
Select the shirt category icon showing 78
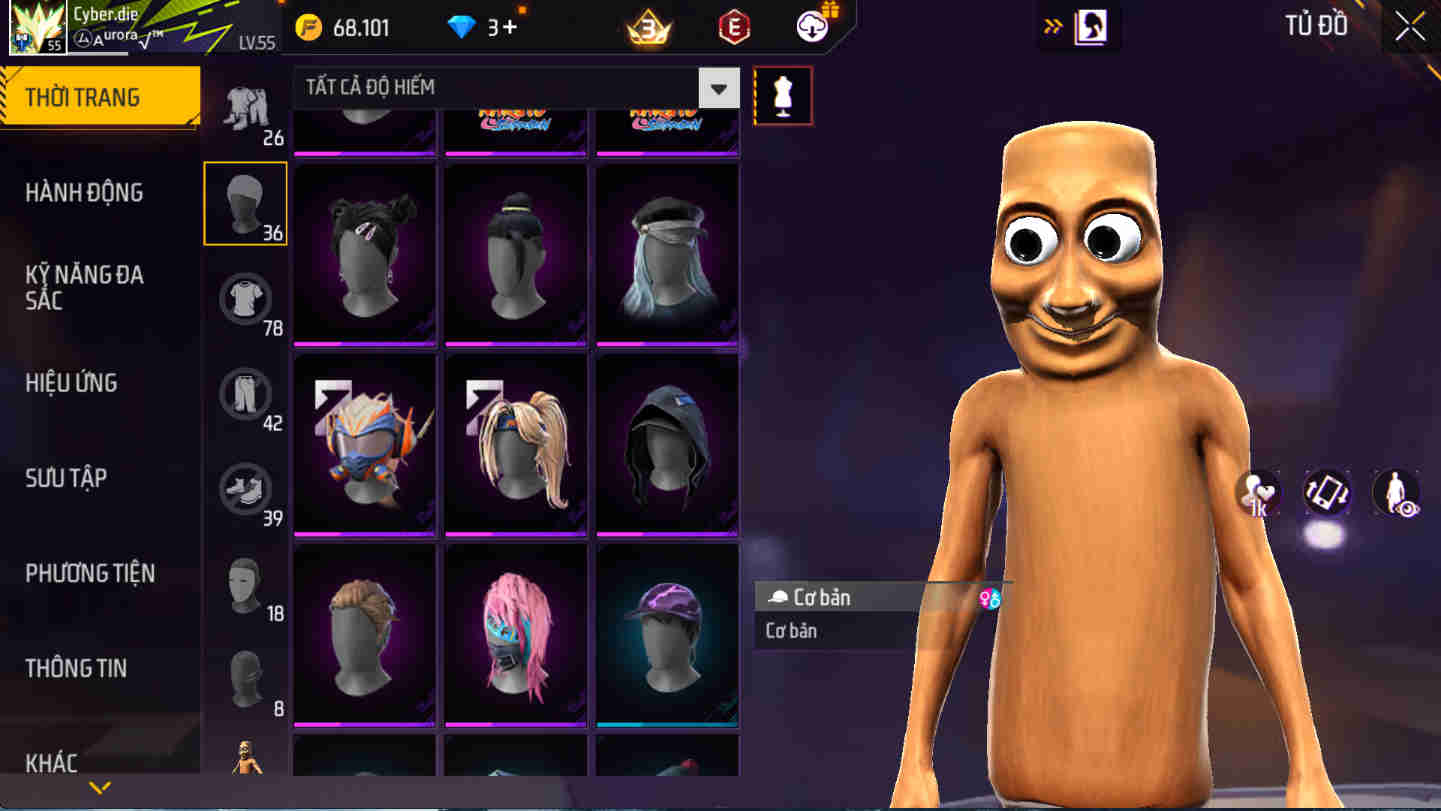pyautogui.click(x=246, y=297)
